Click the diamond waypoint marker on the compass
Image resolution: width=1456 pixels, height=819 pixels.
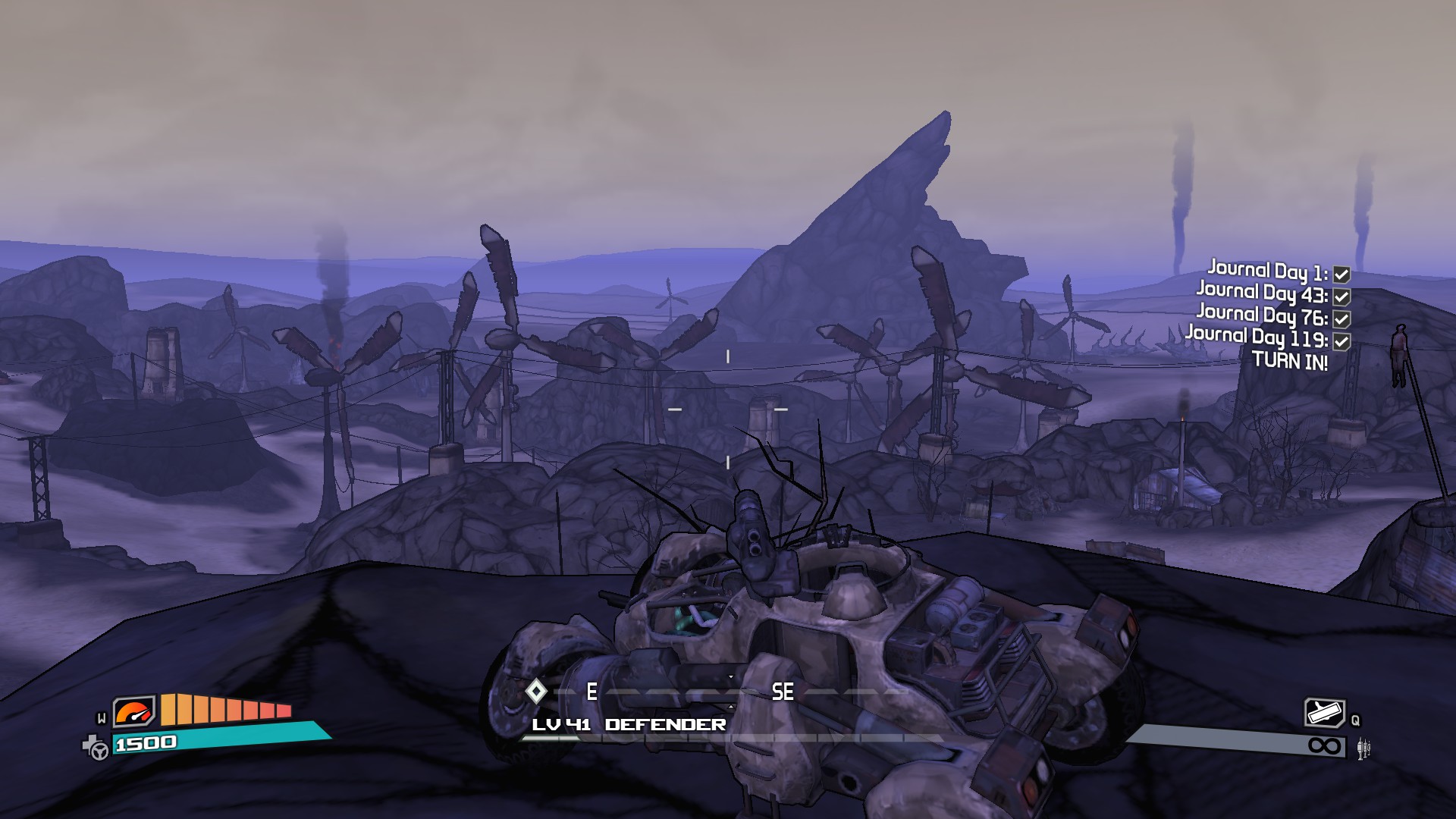coord(536,691)
